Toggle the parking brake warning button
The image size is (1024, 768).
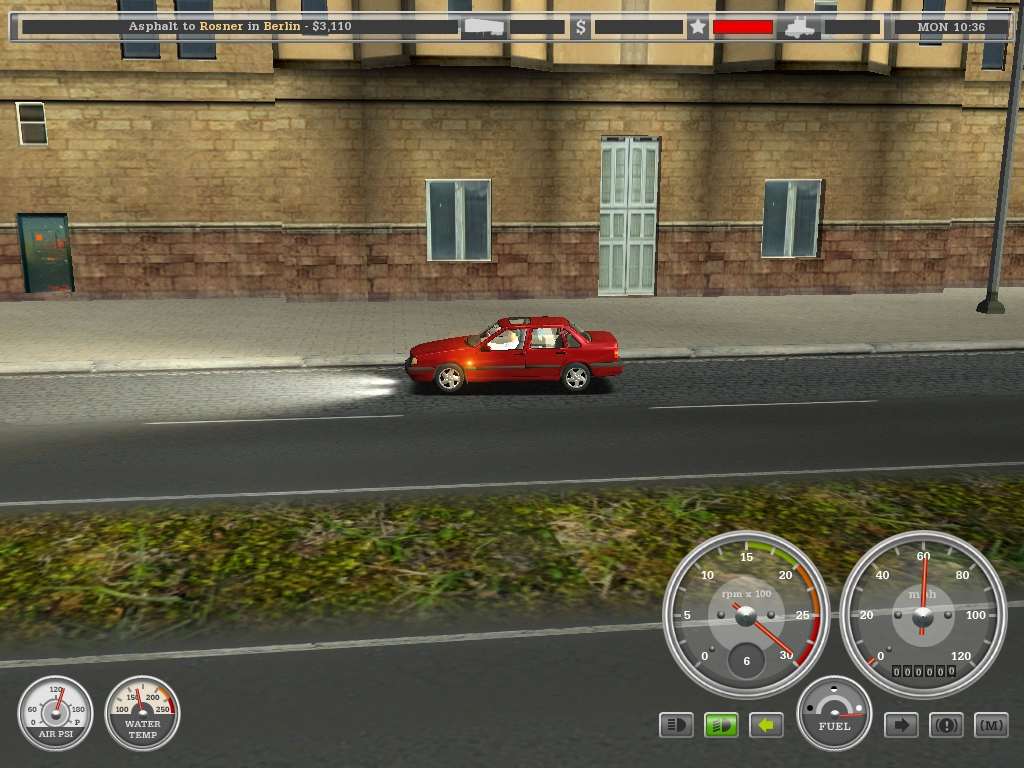(946, 724)
